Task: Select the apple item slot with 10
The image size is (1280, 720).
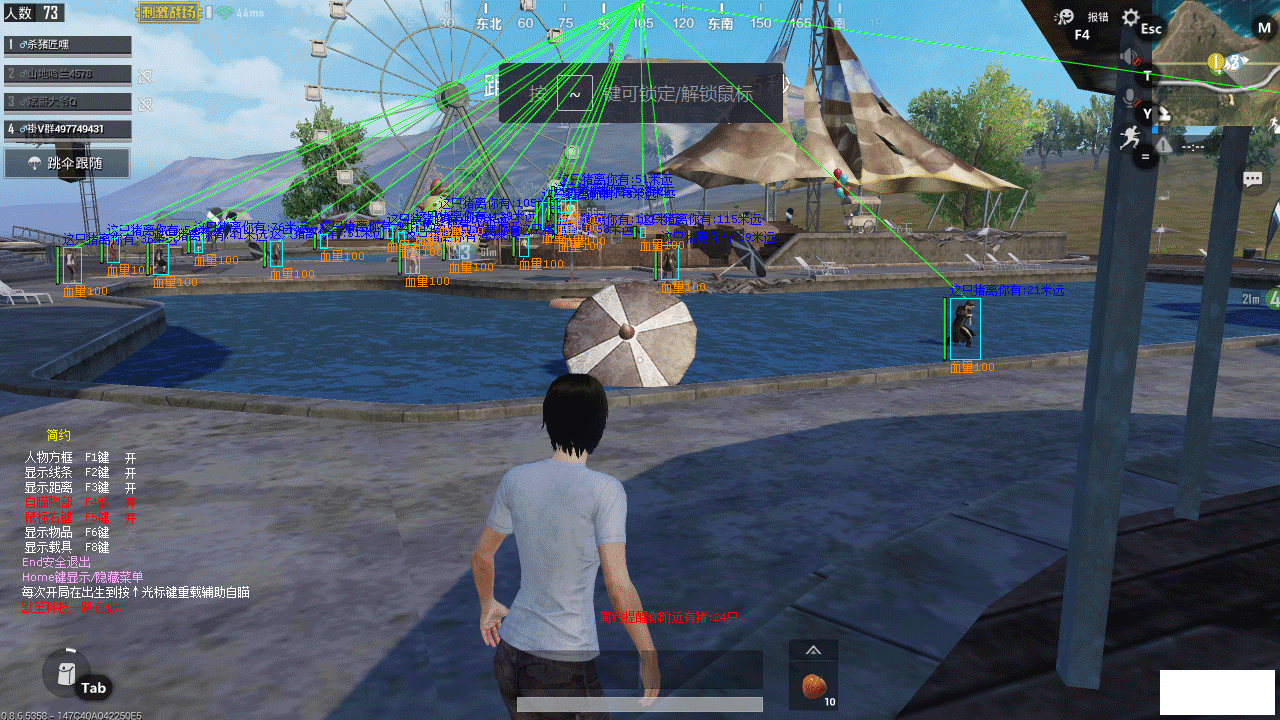Action: [x=813, y=687]
